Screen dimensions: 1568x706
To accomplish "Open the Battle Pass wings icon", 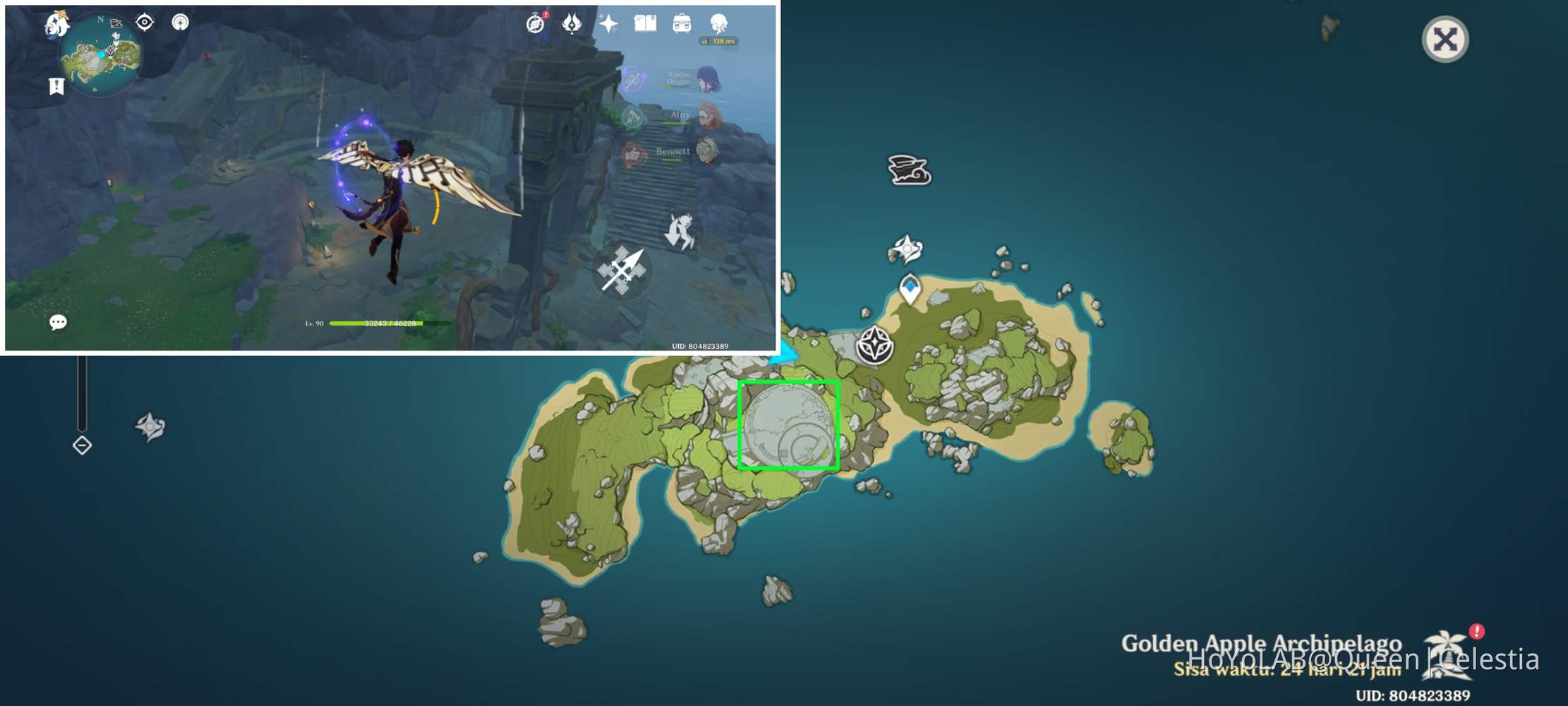I will [x=573, y=23].
